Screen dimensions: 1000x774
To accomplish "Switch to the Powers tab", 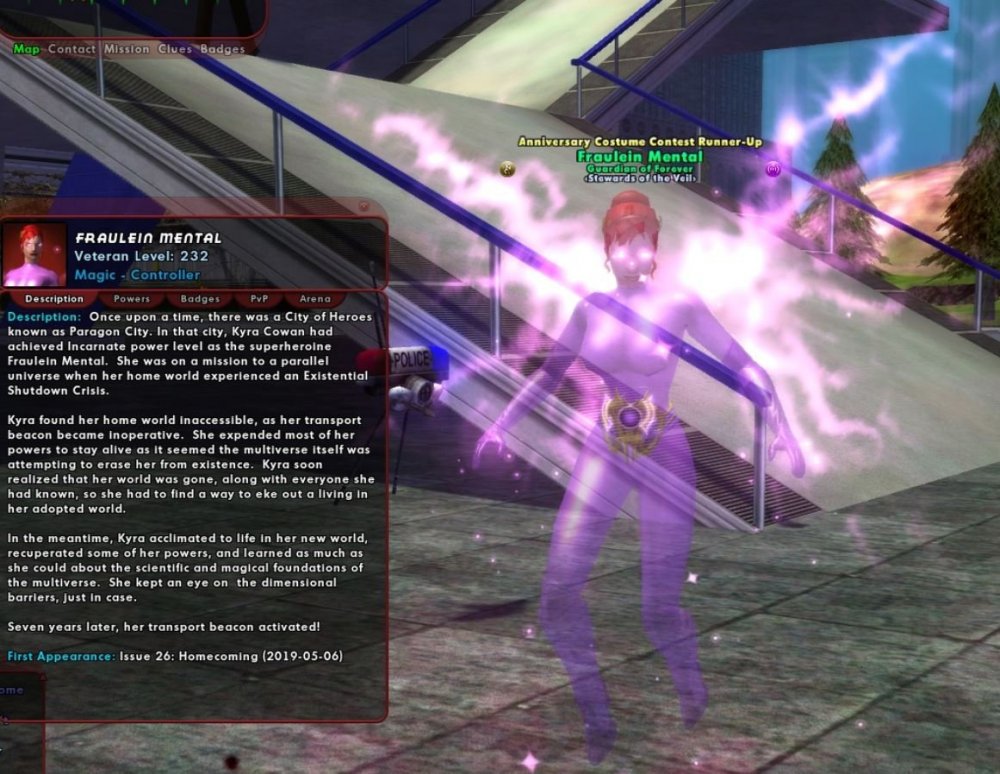I will point(132,299).
